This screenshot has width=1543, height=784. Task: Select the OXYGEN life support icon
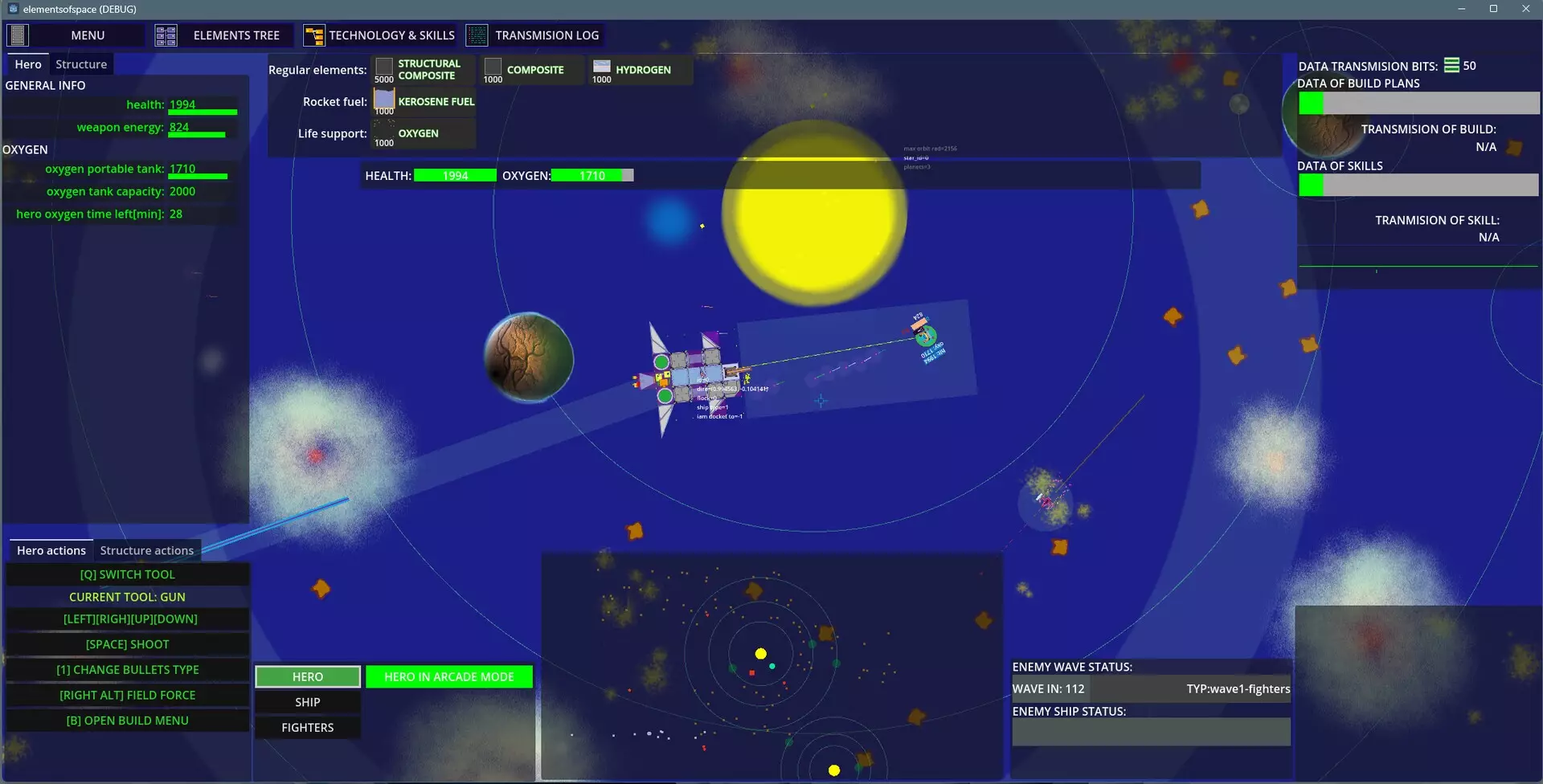tap(384, 132)
